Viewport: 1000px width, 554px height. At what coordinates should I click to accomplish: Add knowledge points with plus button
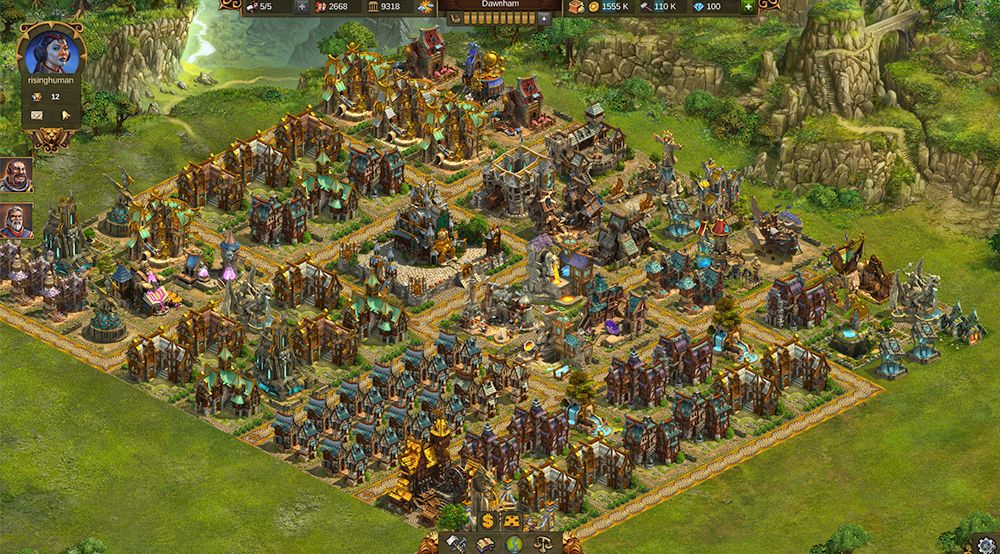pos(544,18)
